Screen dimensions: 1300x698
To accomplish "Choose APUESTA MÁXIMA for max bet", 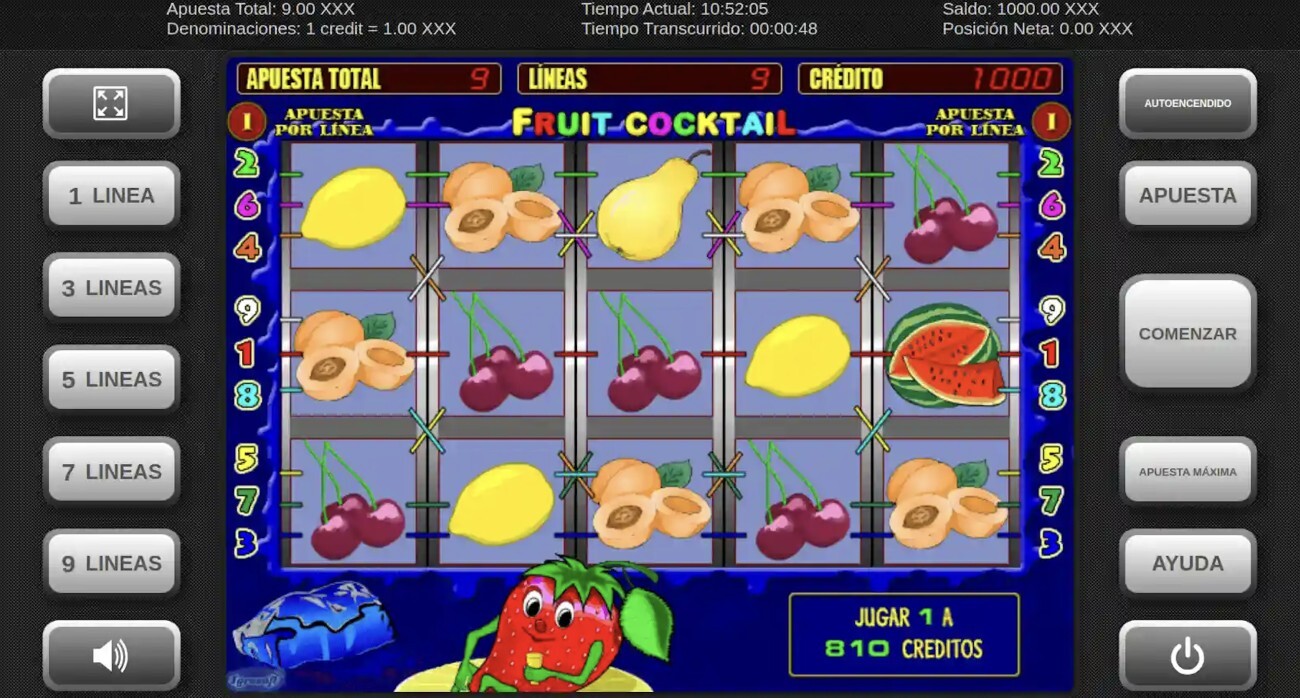I will [1187, 472].
